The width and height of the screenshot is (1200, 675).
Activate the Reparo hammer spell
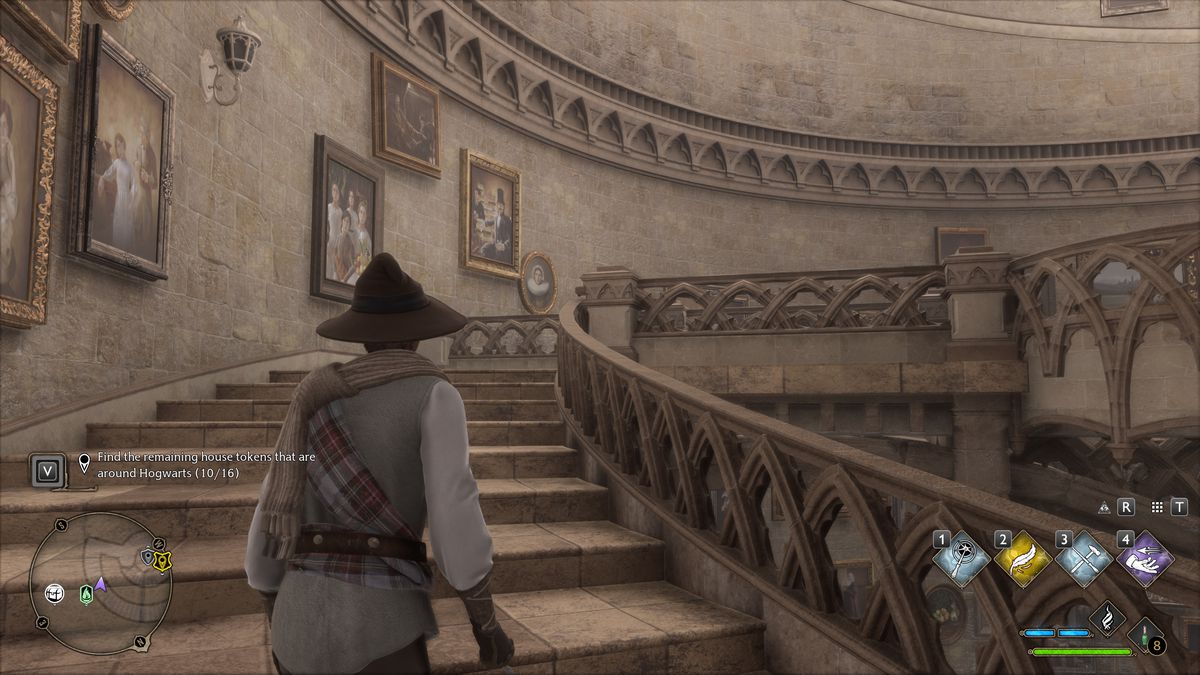1084,559
